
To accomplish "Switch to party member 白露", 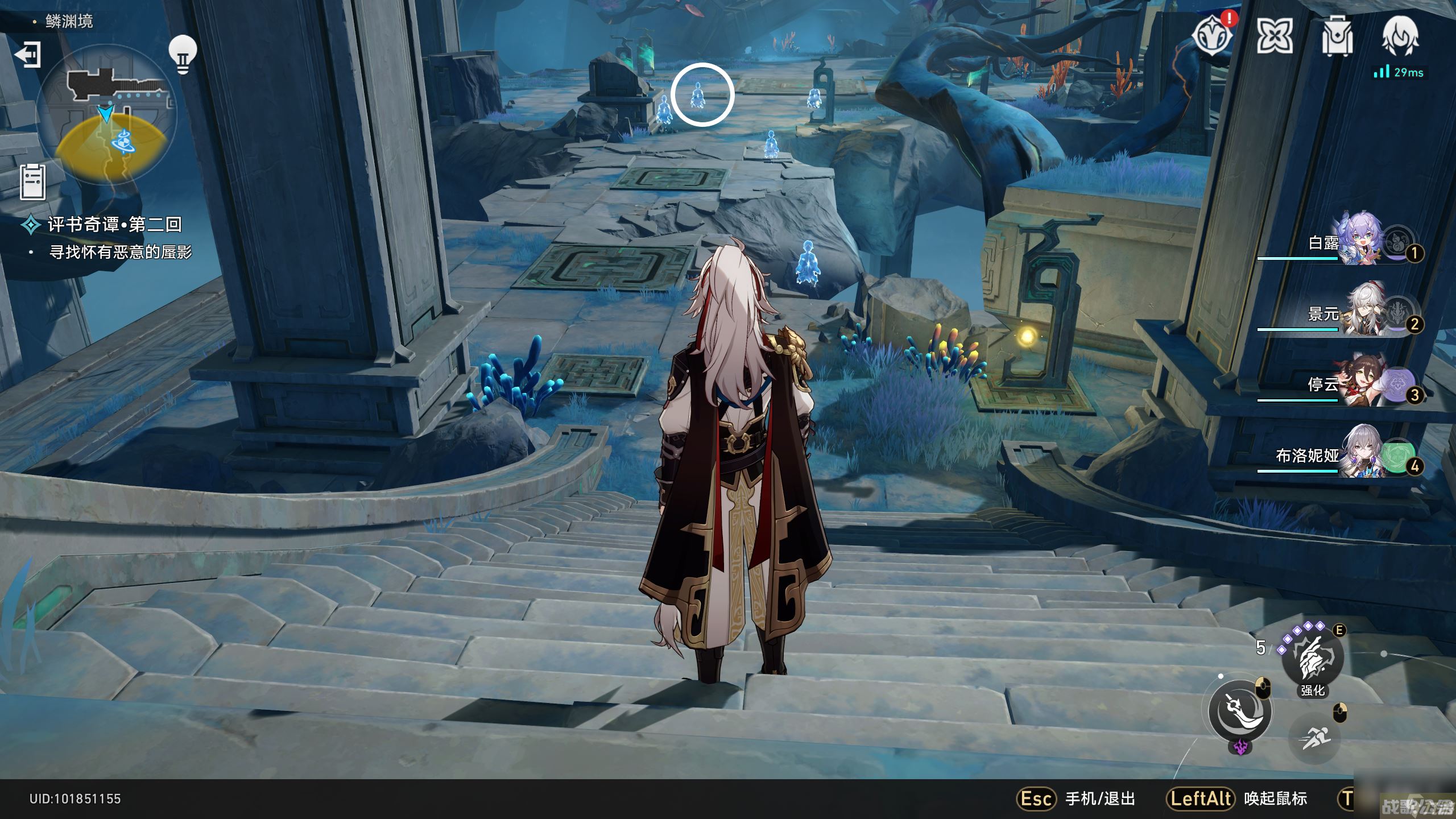I will (1359, 245).
